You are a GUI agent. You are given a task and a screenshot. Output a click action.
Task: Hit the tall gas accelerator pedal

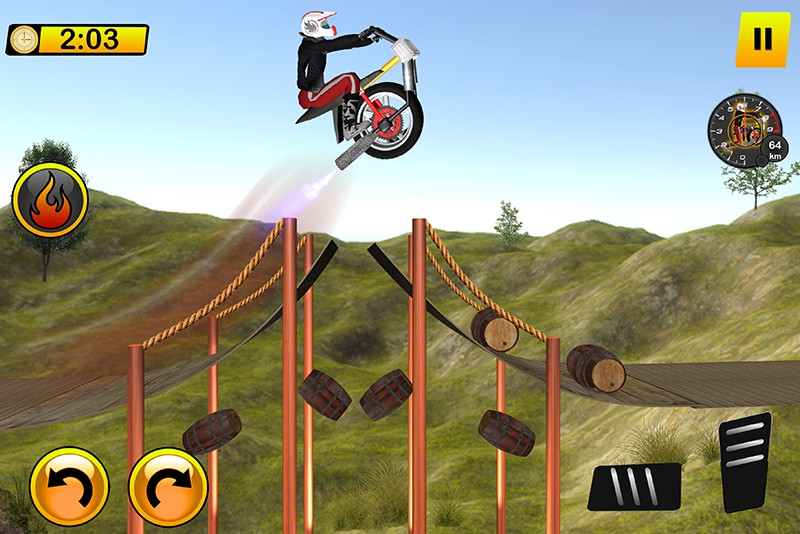pyautogui.click(x=745, y=462)
